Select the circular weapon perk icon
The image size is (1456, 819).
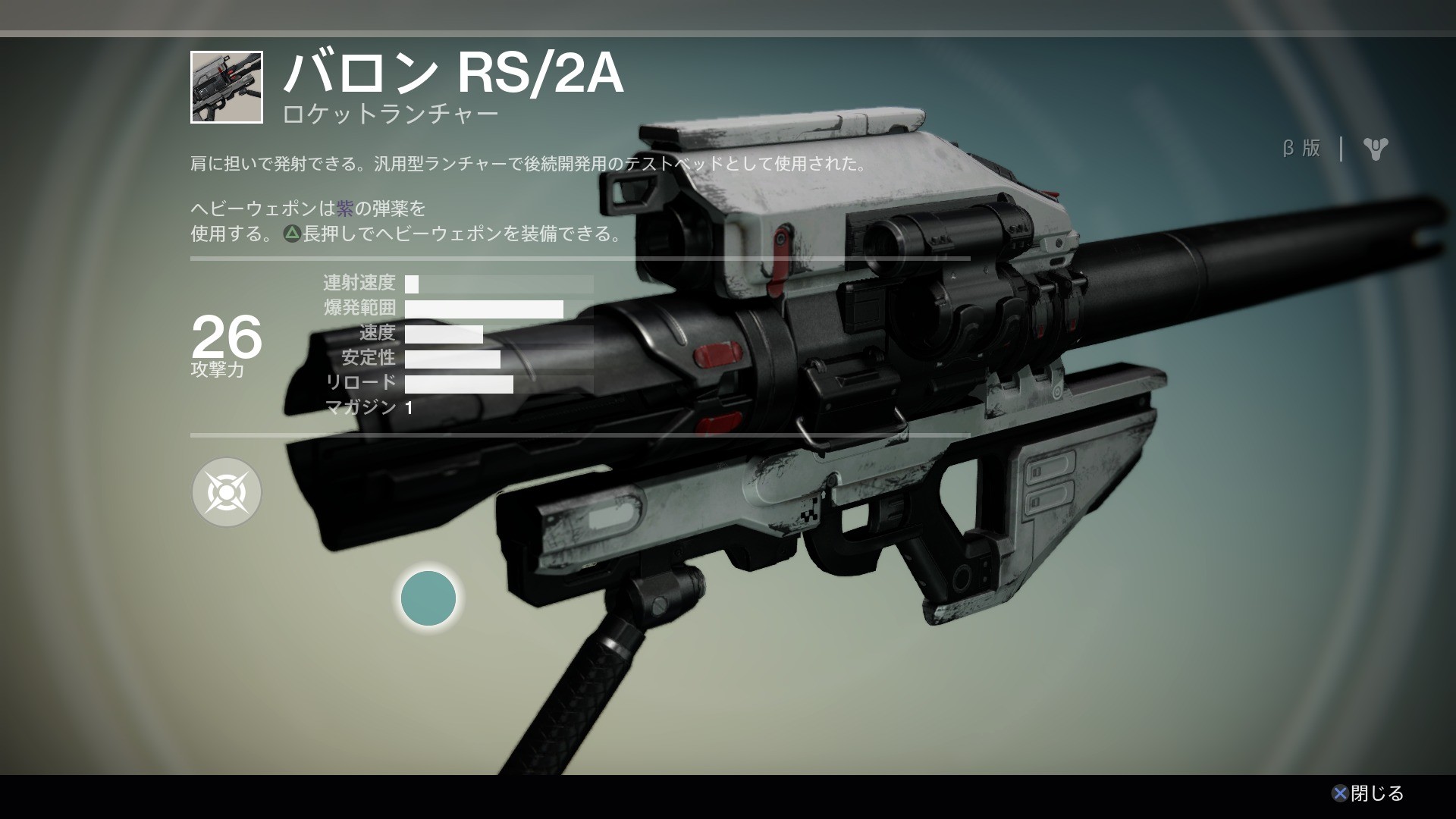[227, 493]
